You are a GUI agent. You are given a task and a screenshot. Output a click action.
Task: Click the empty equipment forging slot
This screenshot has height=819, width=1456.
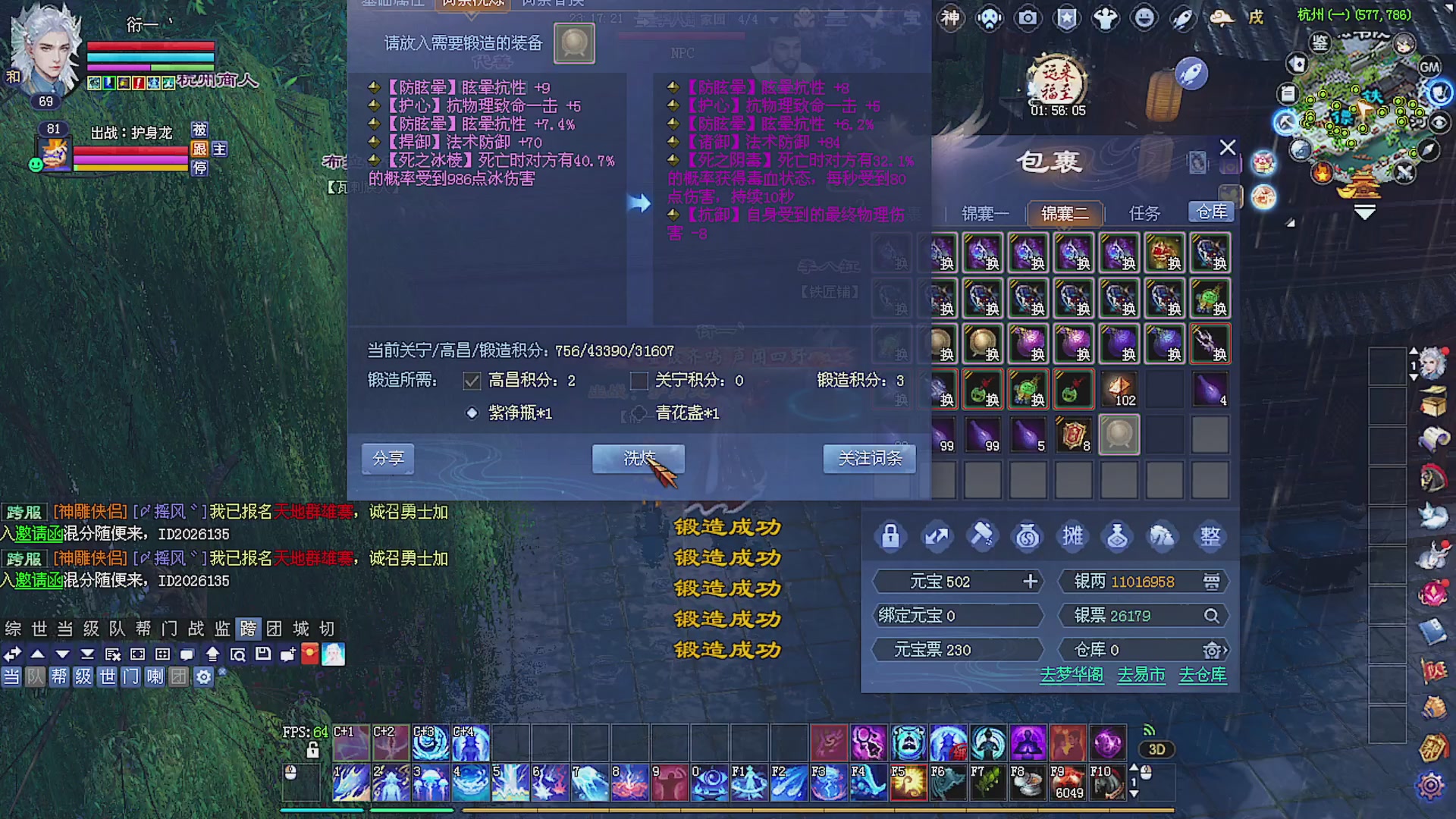tap(574, 43)
